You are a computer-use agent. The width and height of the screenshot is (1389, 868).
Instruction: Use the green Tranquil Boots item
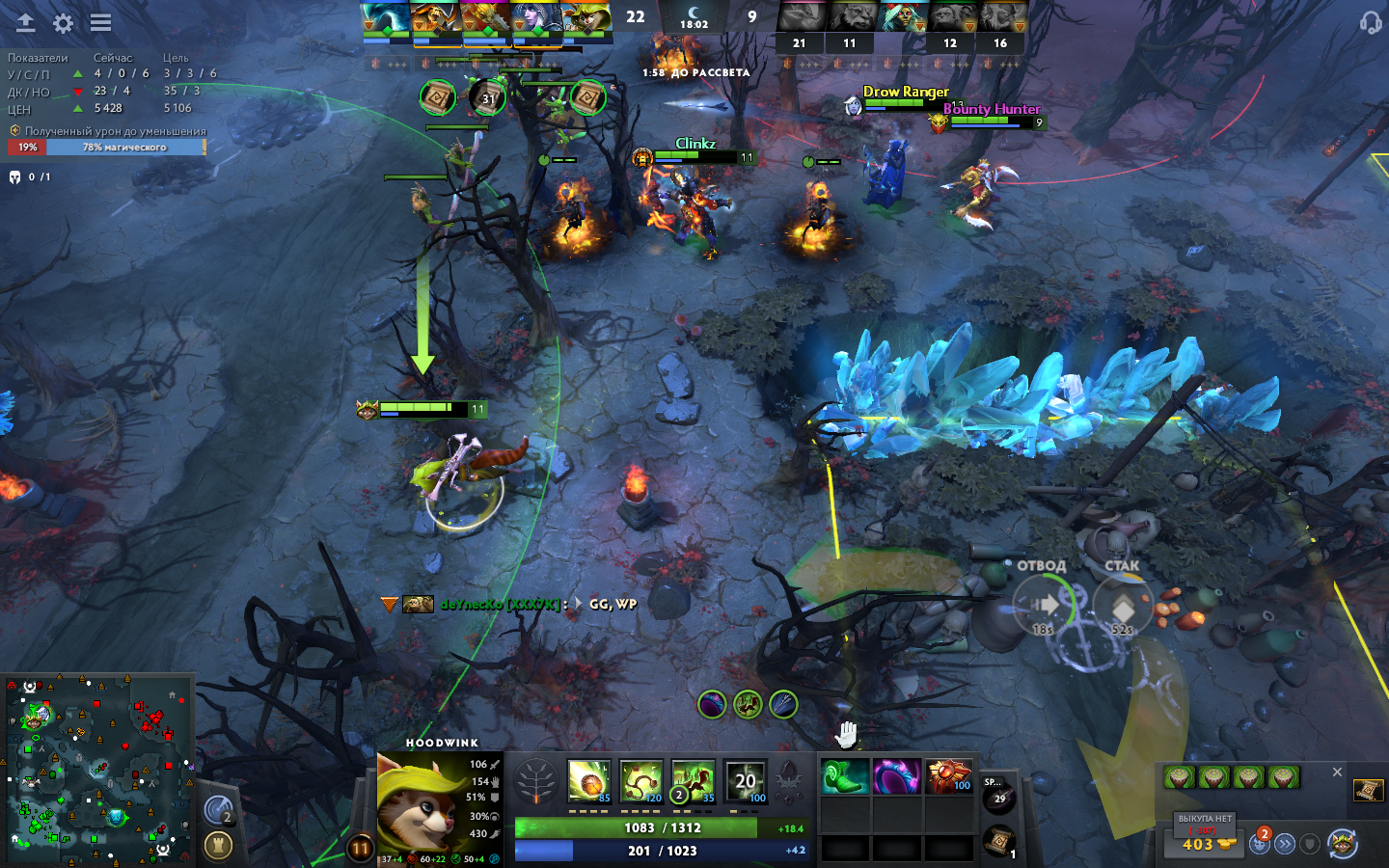click(845, 777)
